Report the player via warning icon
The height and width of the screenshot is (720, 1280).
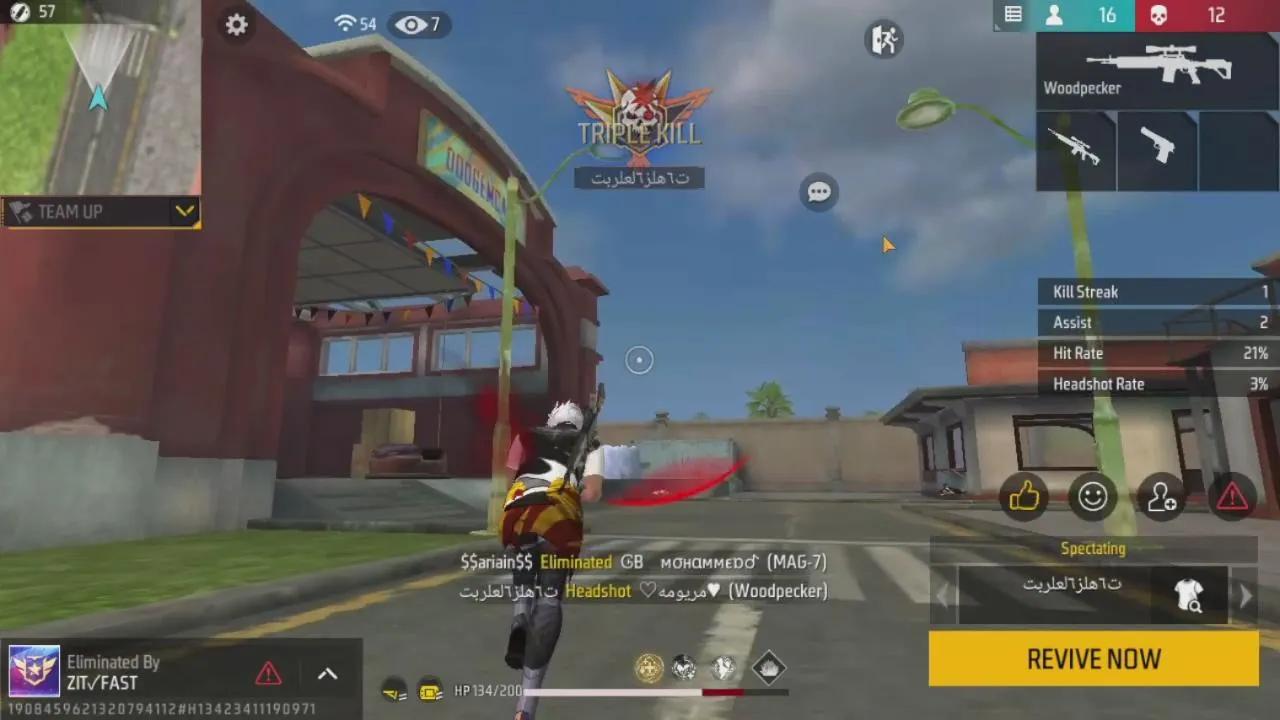tap(1231, 497)
